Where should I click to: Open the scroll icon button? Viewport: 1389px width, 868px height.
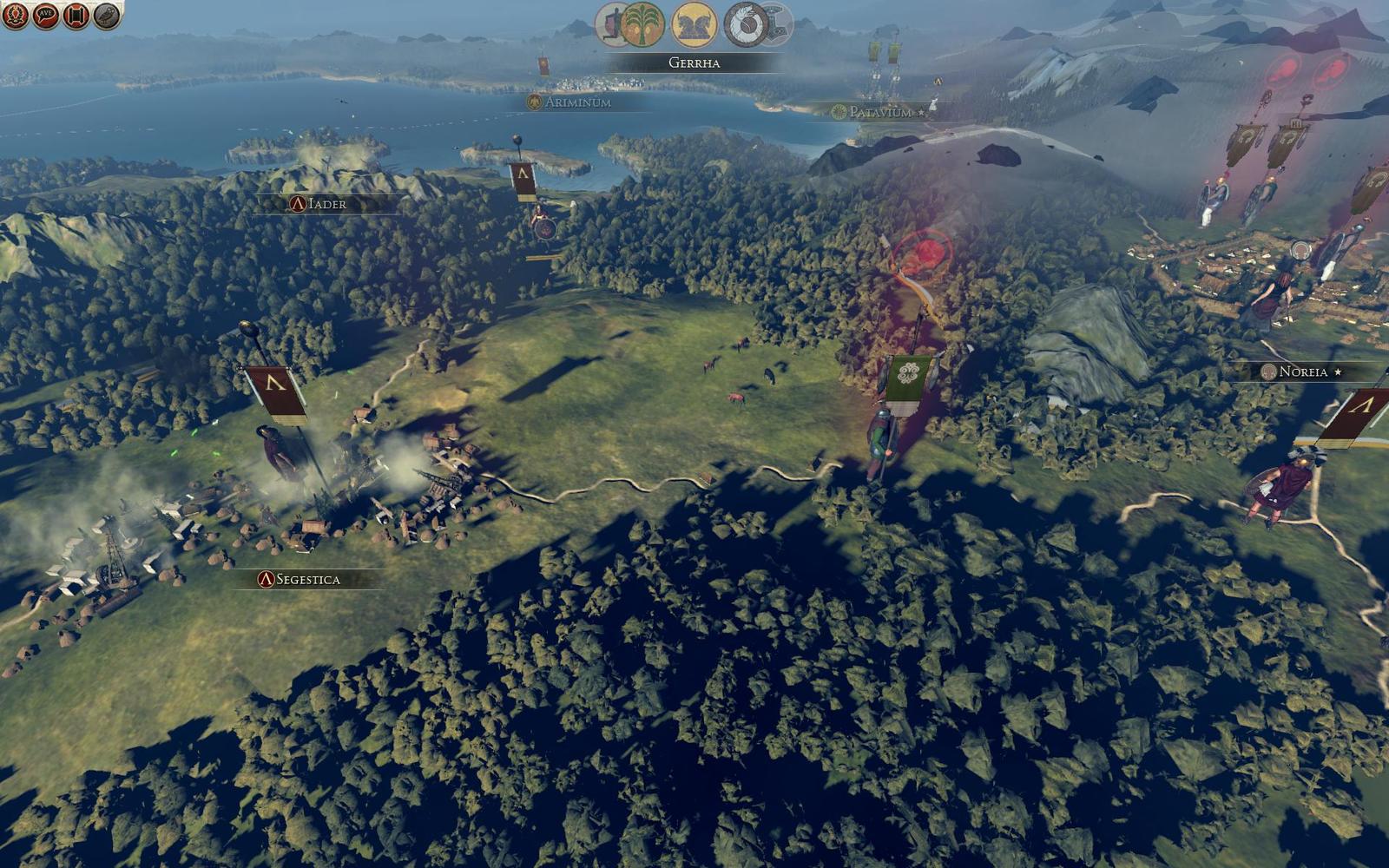coord(76,15)
